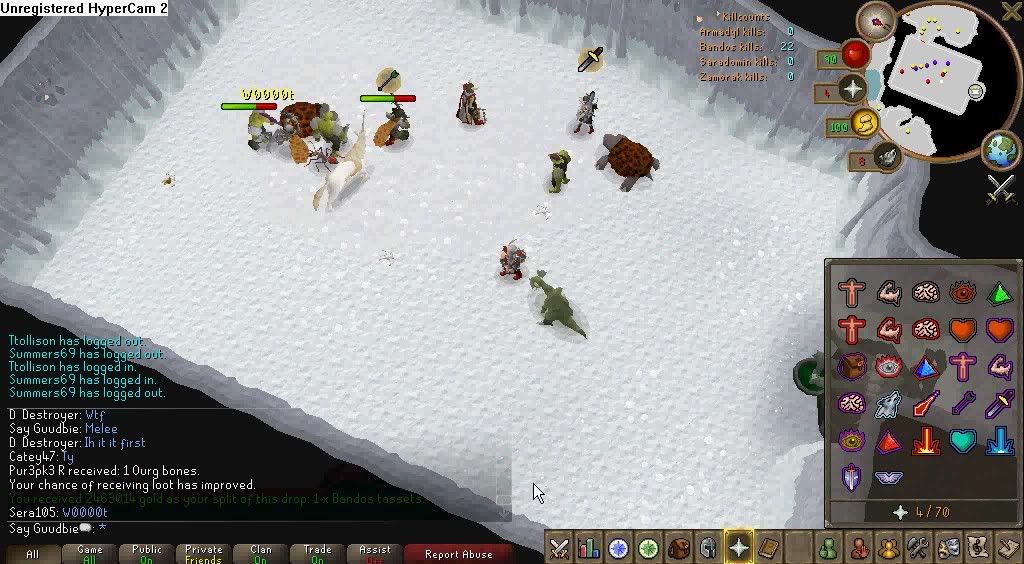Toggle run with the boot orb
The height and width of the screenshot is (564, 1024).
pyautogui.click(x=864, y=123)
